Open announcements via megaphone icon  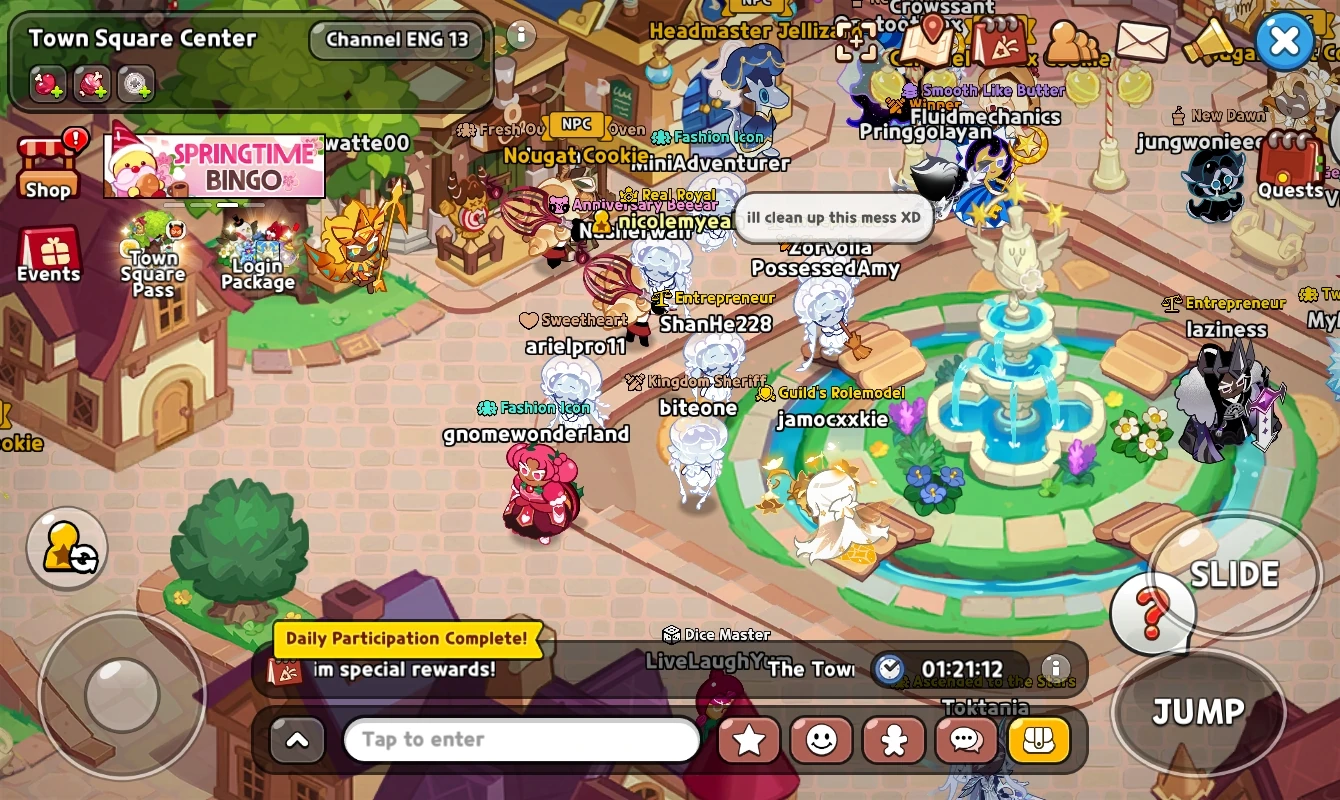point(1210,42)
